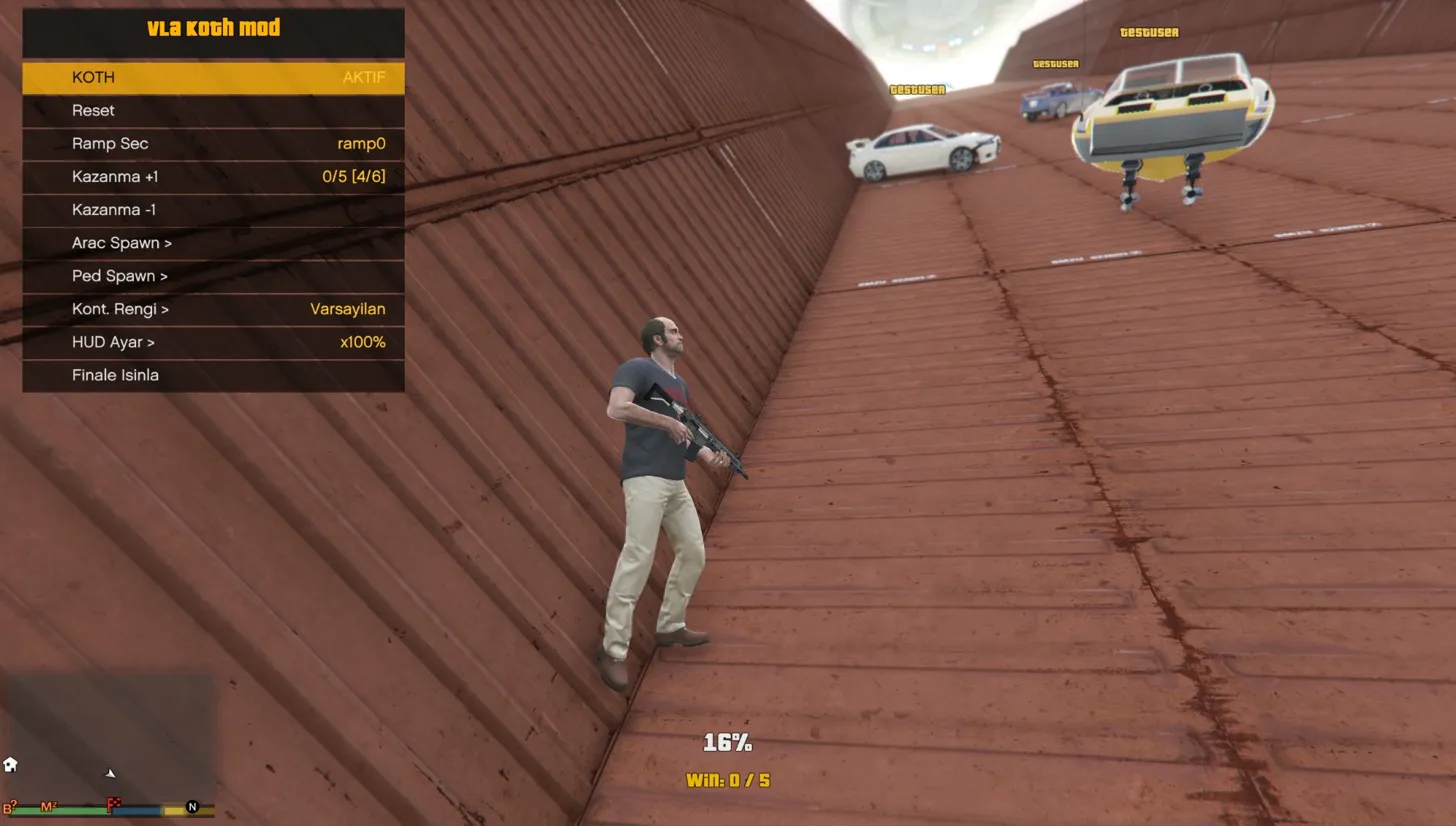Click the B? blip on the radar bar
This screenshot has width=1456, height=826.
tap(8, 807)
